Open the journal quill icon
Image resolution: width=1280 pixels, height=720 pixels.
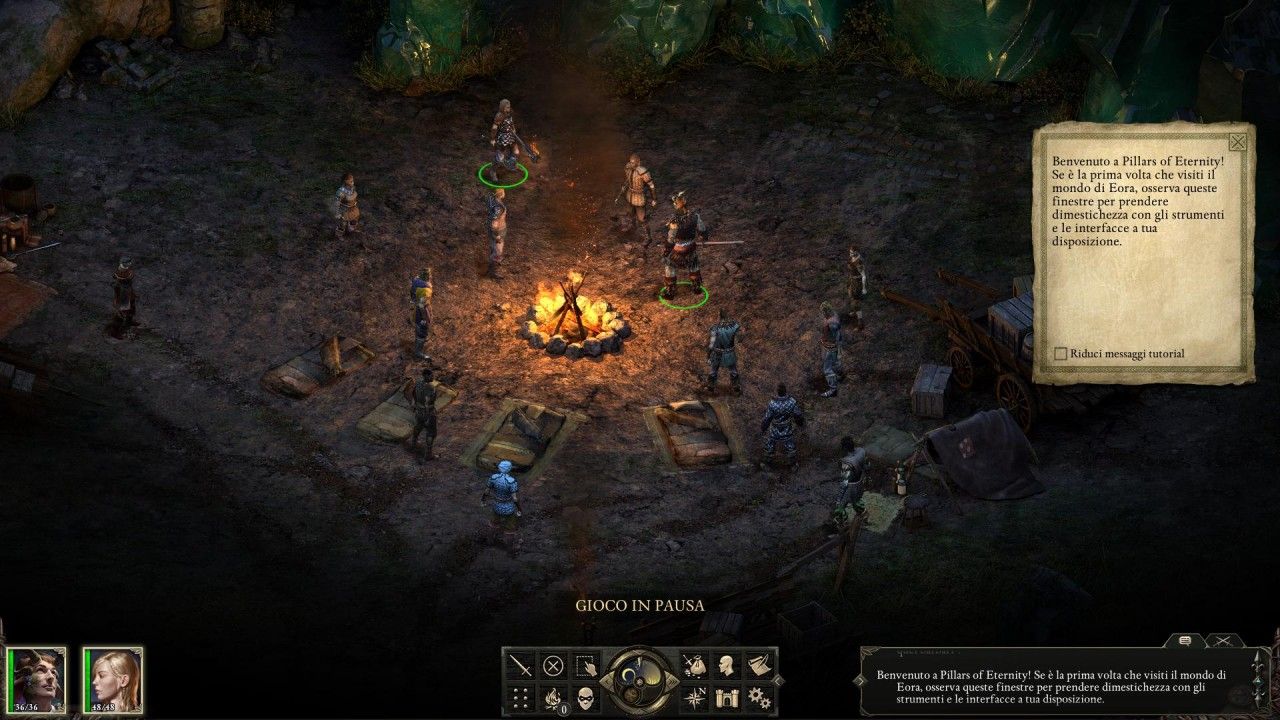pos(761,663)
